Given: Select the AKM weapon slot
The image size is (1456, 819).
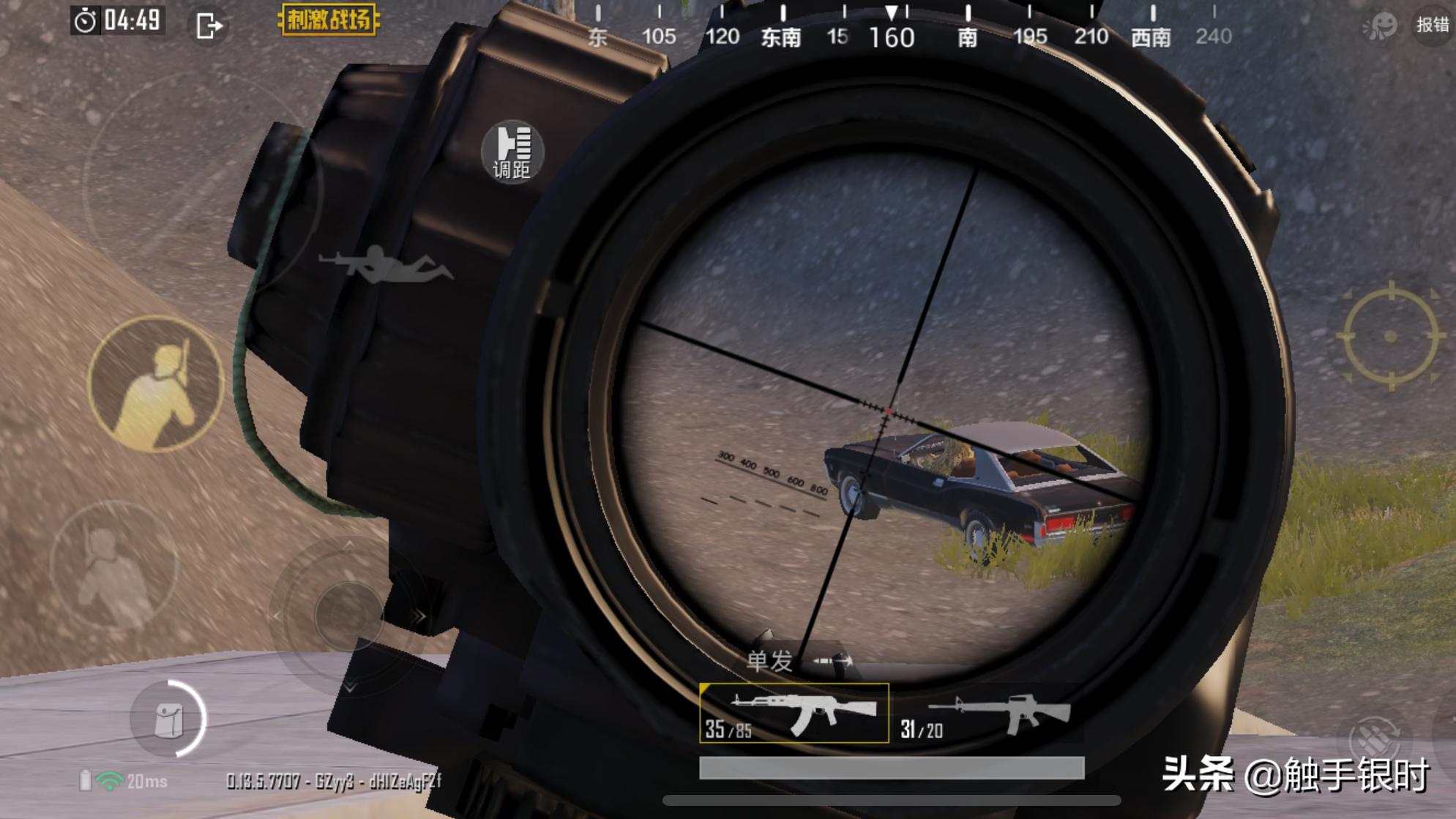Looking at the screenshot, I should 794,713.
